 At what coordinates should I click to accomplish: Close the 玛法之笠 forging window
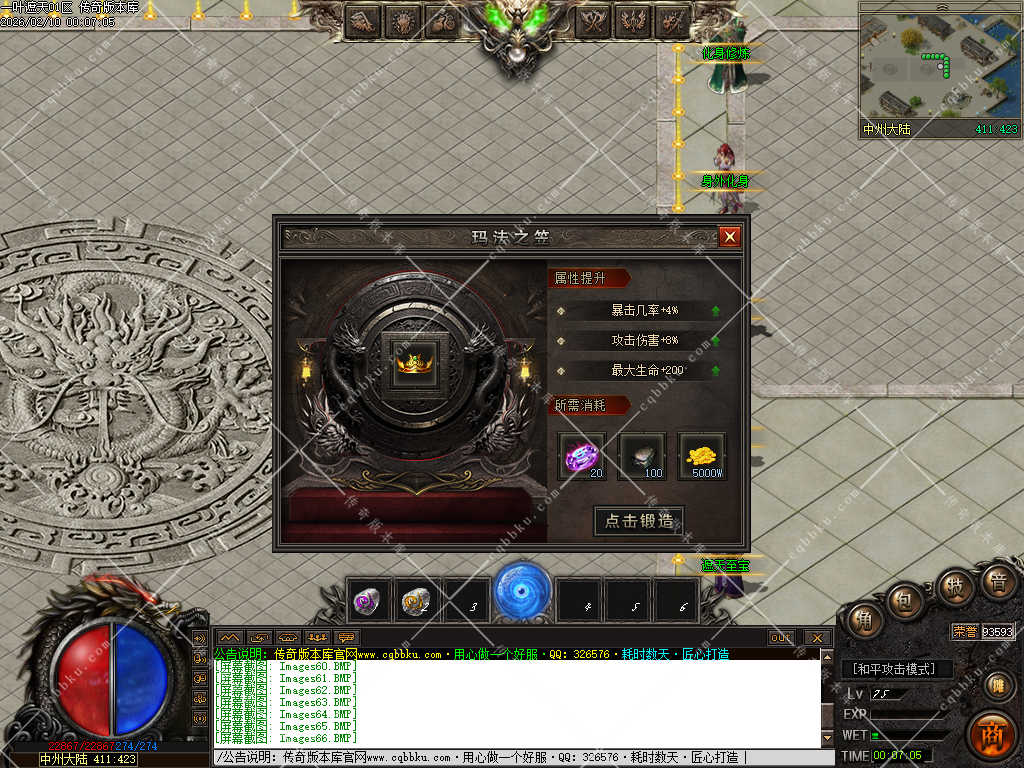[x=730, y=237]
